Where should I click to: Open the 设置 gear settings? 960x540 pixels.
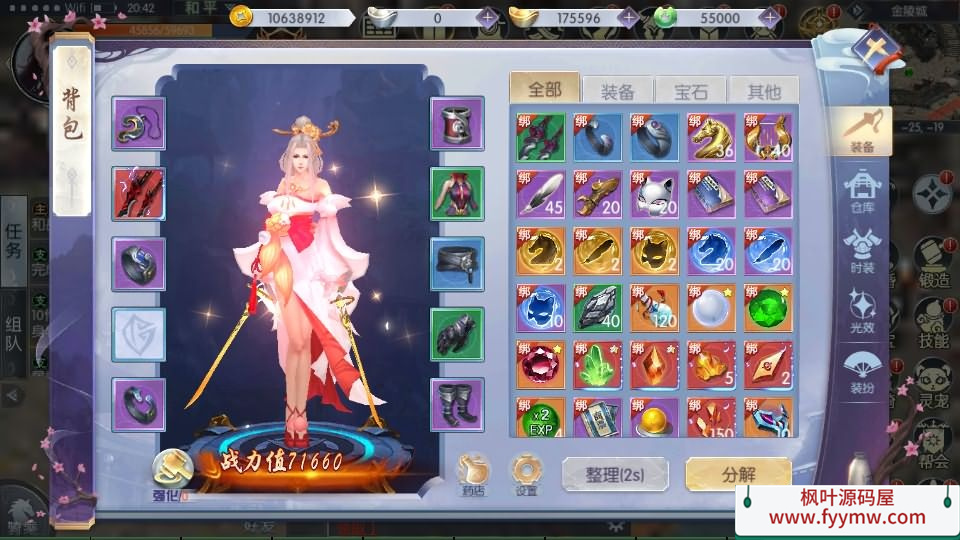(526, 471)
